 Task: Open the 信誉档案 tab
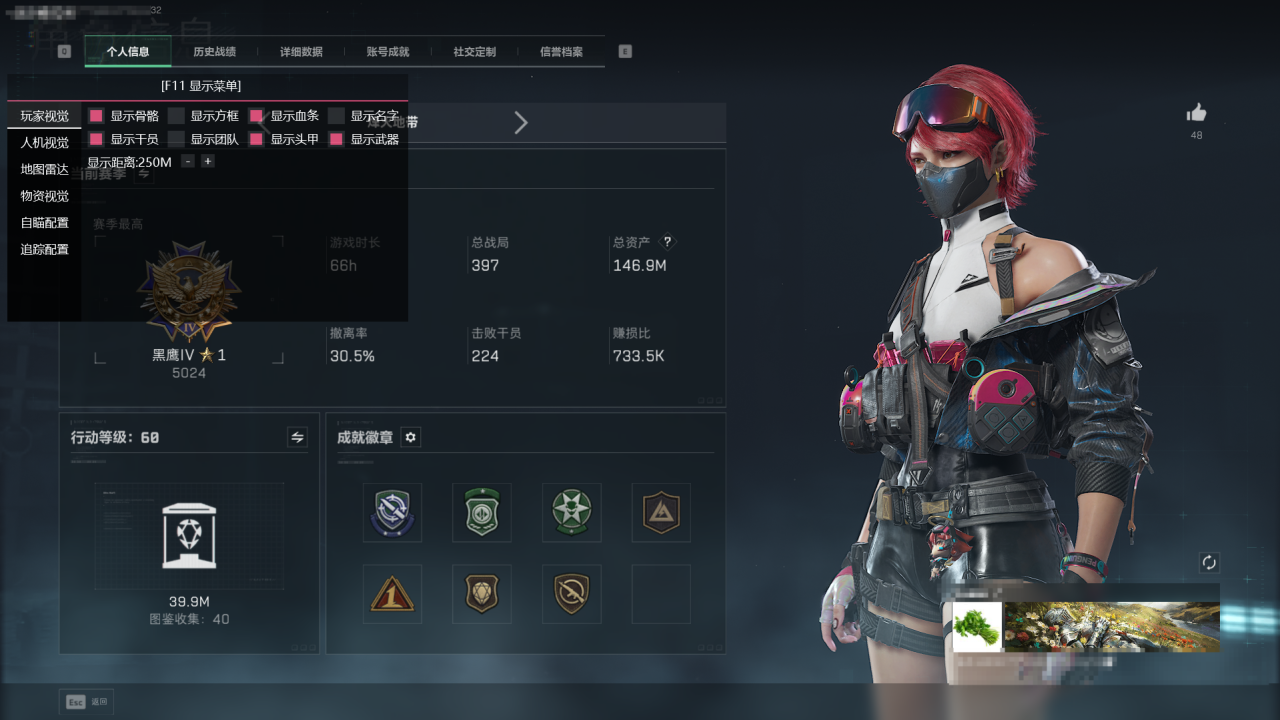[x=561, y=52]
